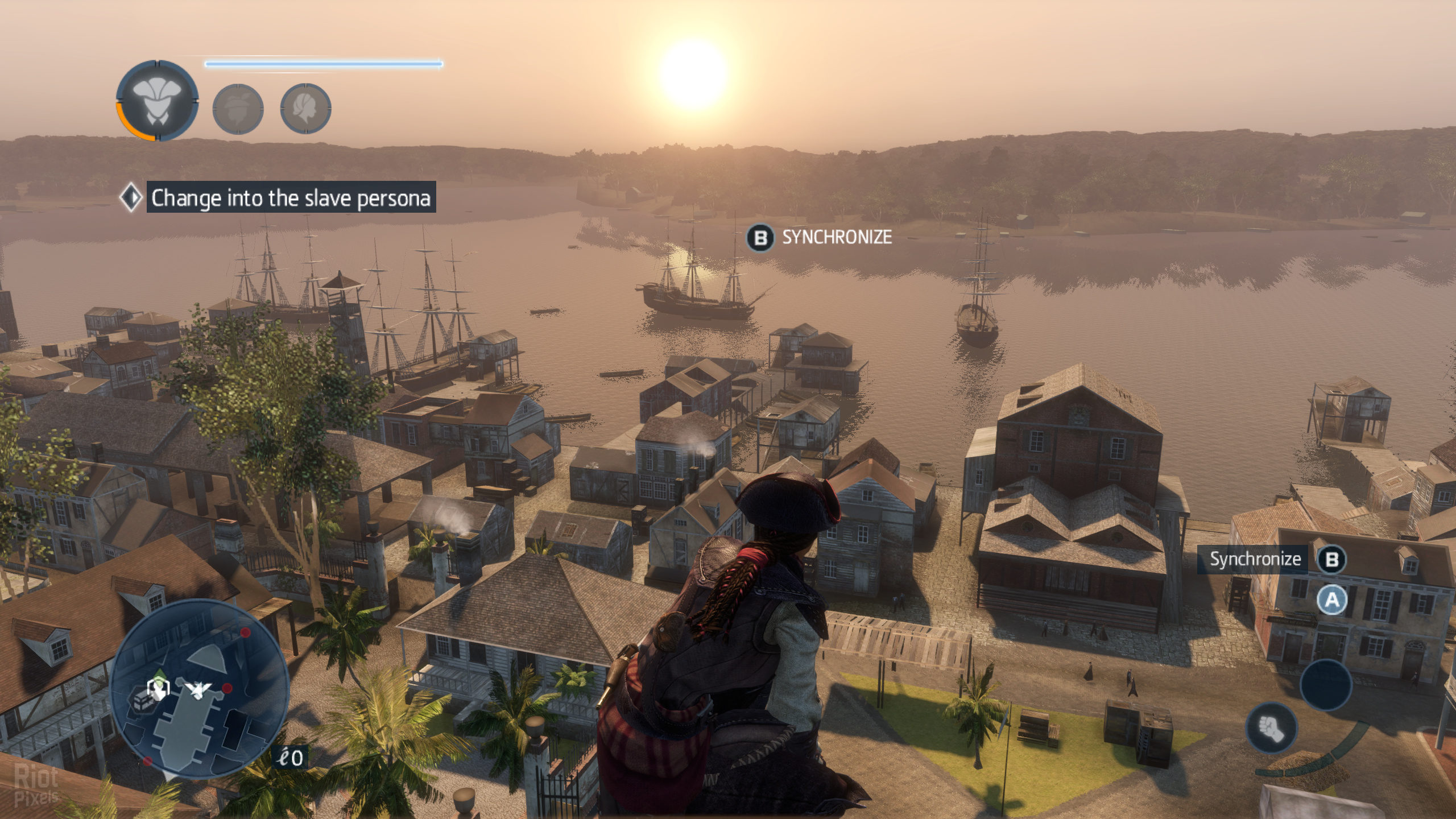Select the assassin persona tricorn hat icon

click(158, 101)
